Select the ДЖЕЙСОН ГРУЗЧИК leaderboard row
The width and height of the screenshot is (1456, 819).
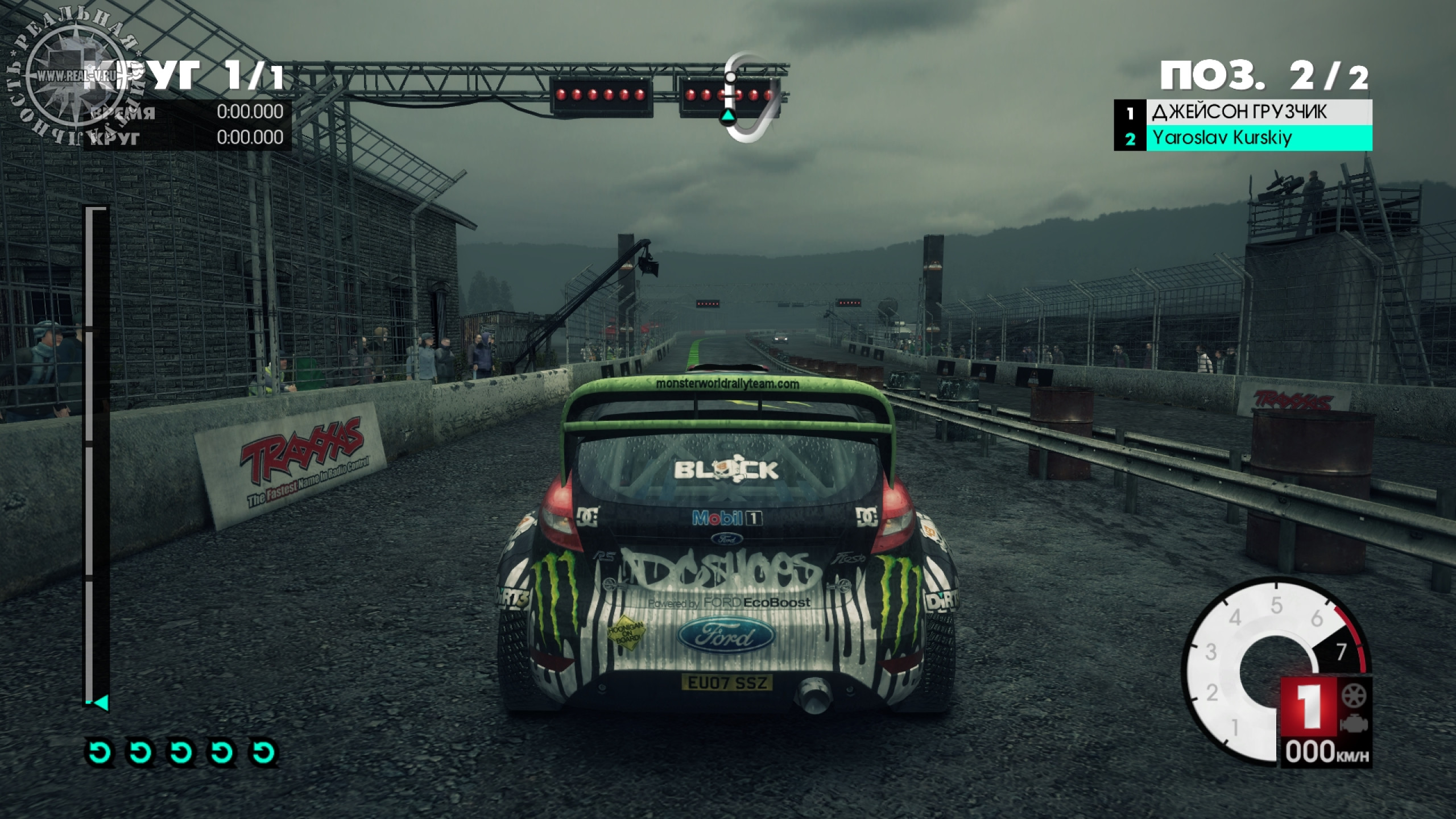click(x=1243, y=113)
